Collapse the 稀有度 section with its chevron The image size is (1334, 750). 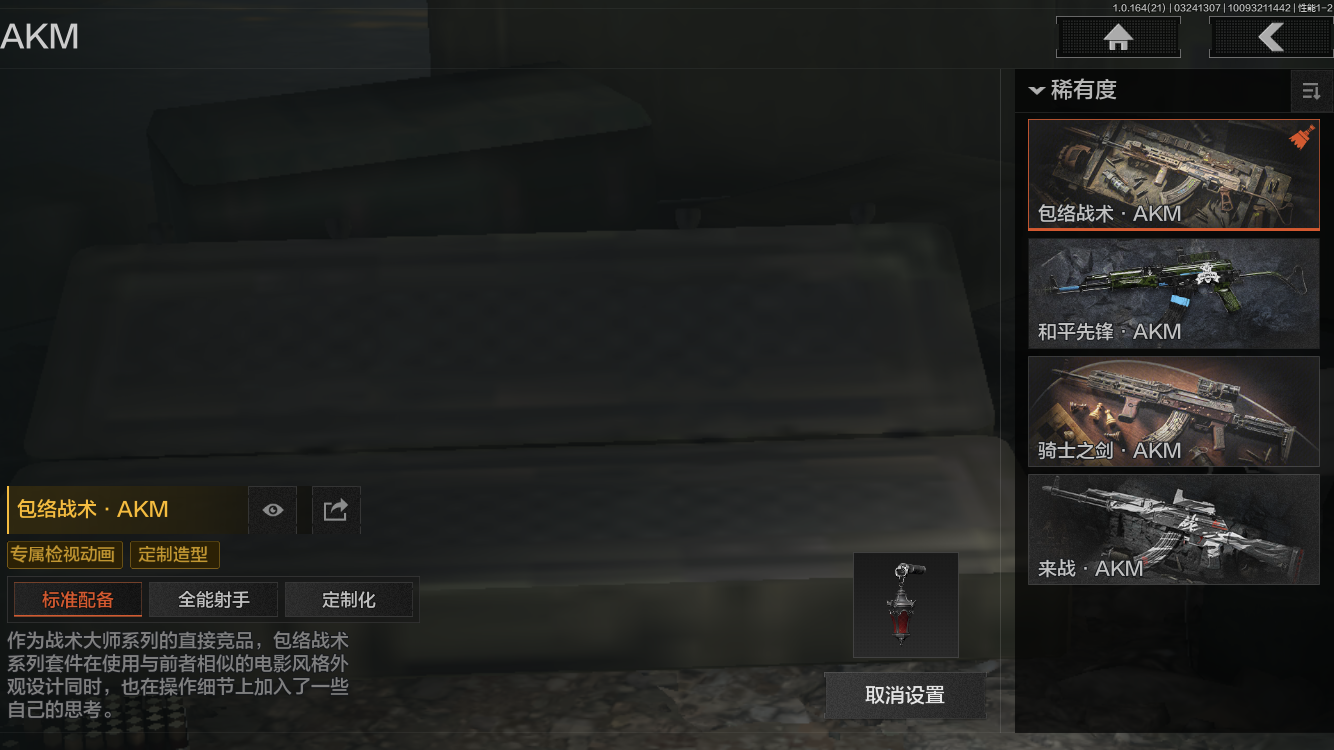pos(1036,91)
